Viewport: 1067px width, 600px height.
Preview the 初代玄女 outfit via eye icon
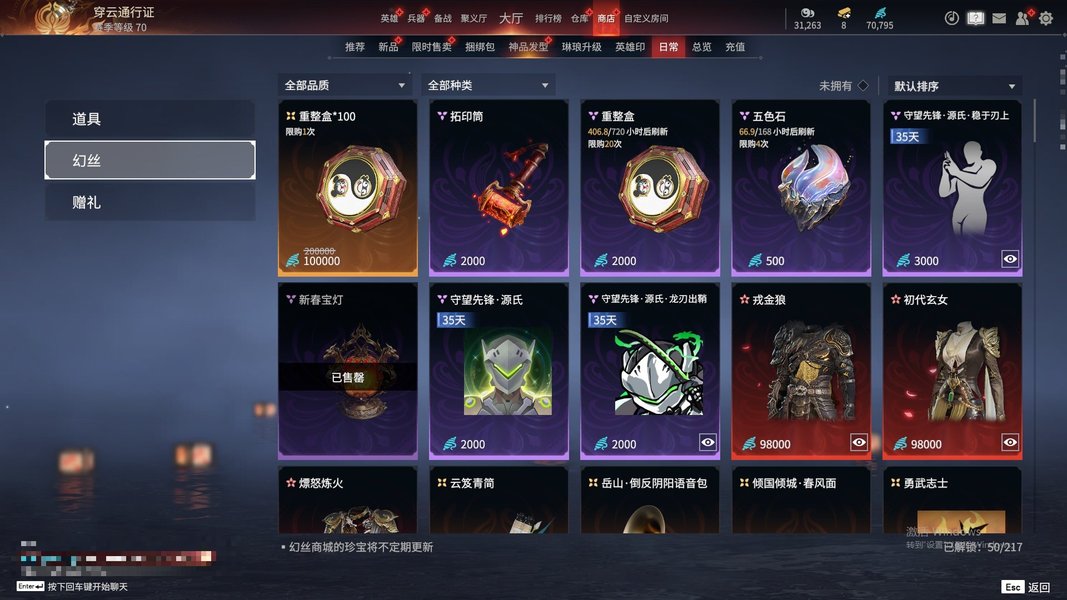point(1010,442)
